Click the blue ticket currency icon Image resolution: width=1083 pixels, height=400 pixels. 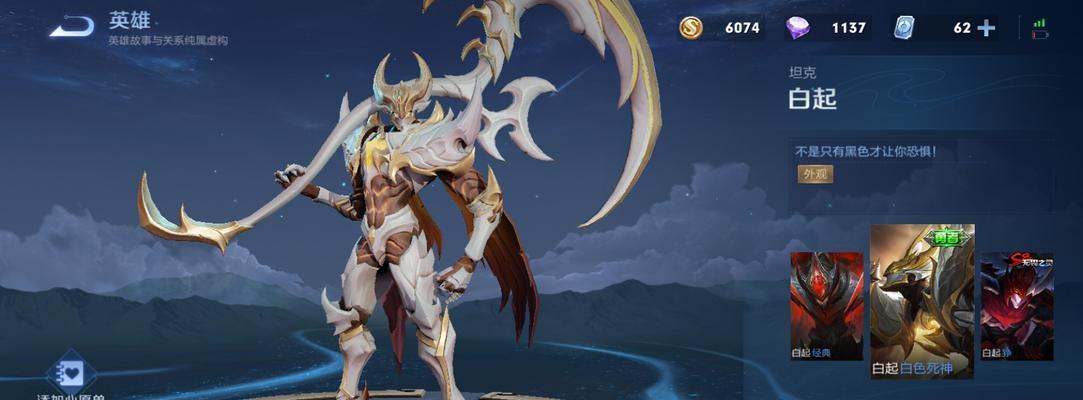(904, 28)
